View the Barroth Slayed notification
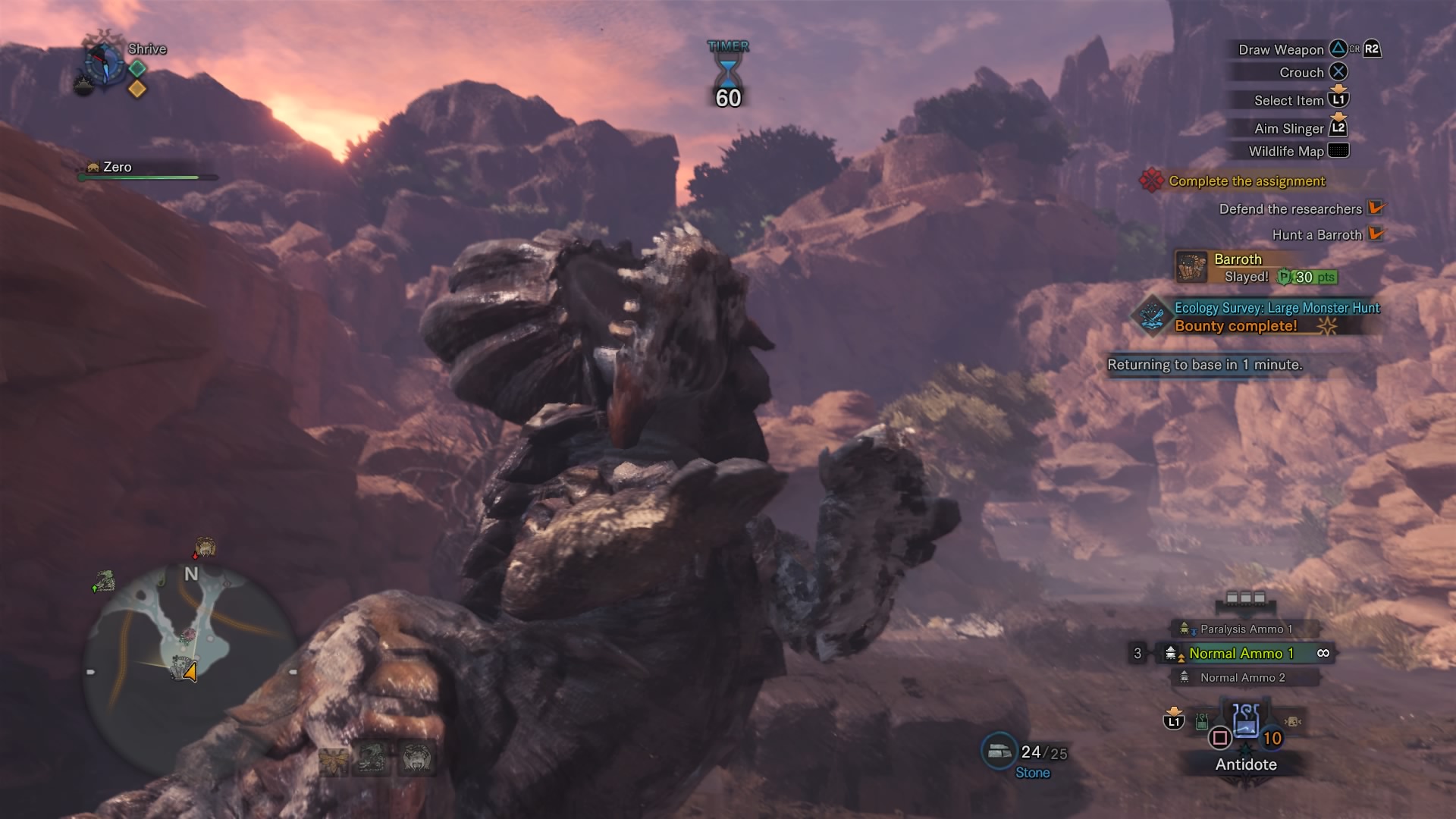Image resolution: width=1456 pixels, height=819 pixels. 1256,268
